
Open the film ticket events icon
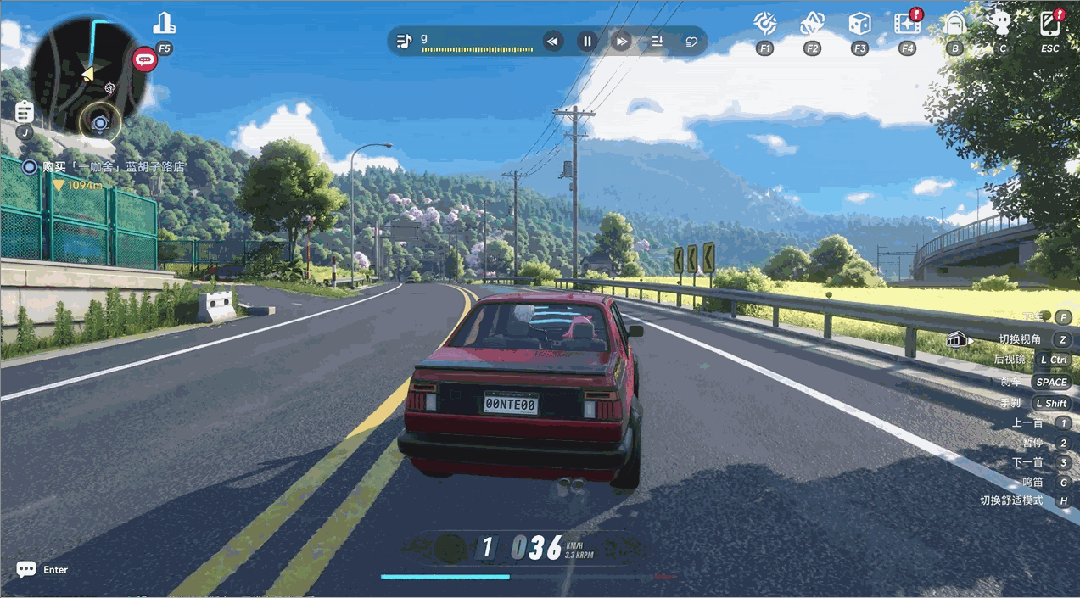[x=907, y=23]
